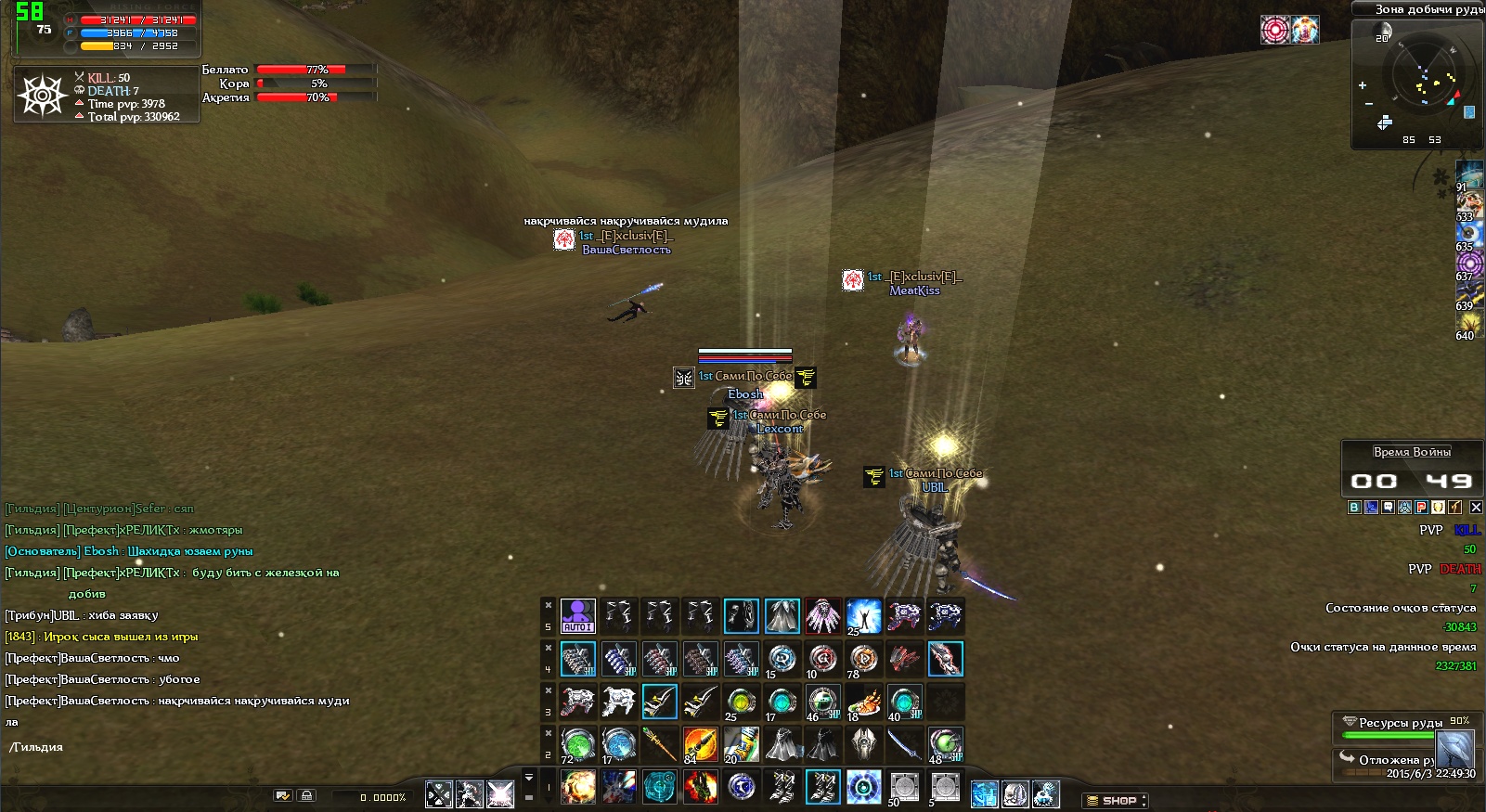Select the orange P medallion with count 78
The height and width of the screenshot is (812, 1486).
863,659
